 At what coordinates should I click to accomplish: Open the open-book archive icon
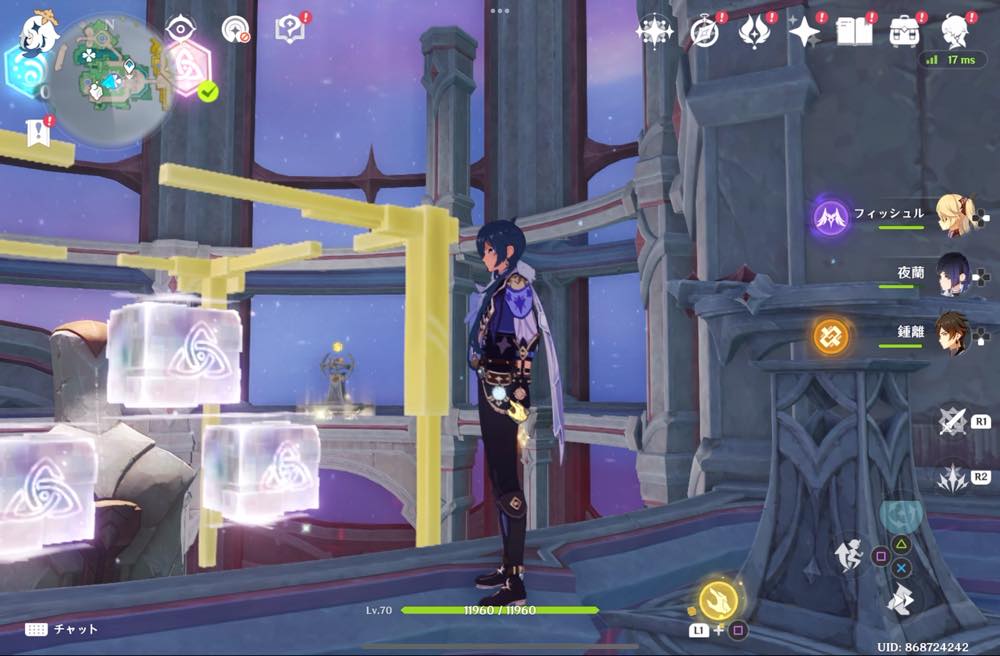853,32
